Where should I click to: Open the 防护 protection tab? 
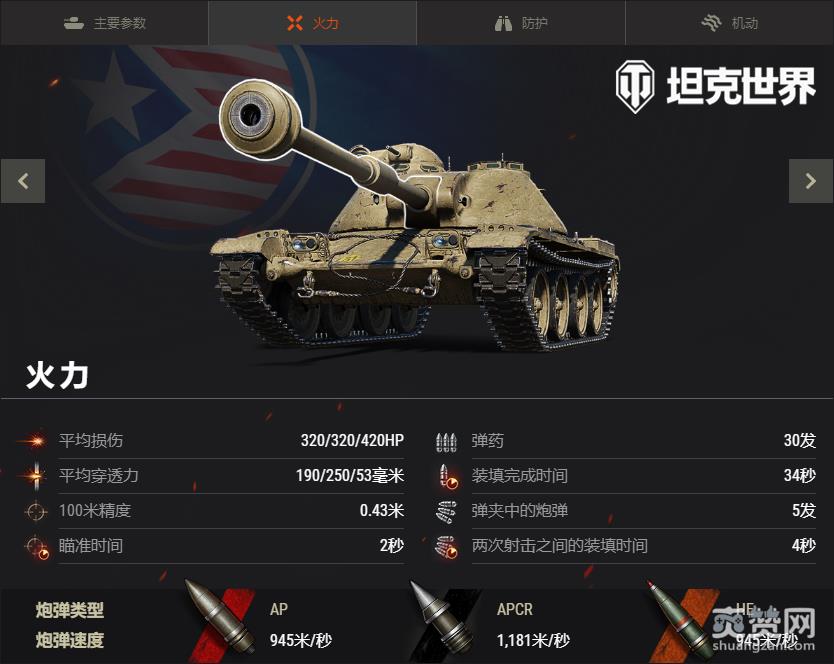pyautogui.click(x=521, y=23)
